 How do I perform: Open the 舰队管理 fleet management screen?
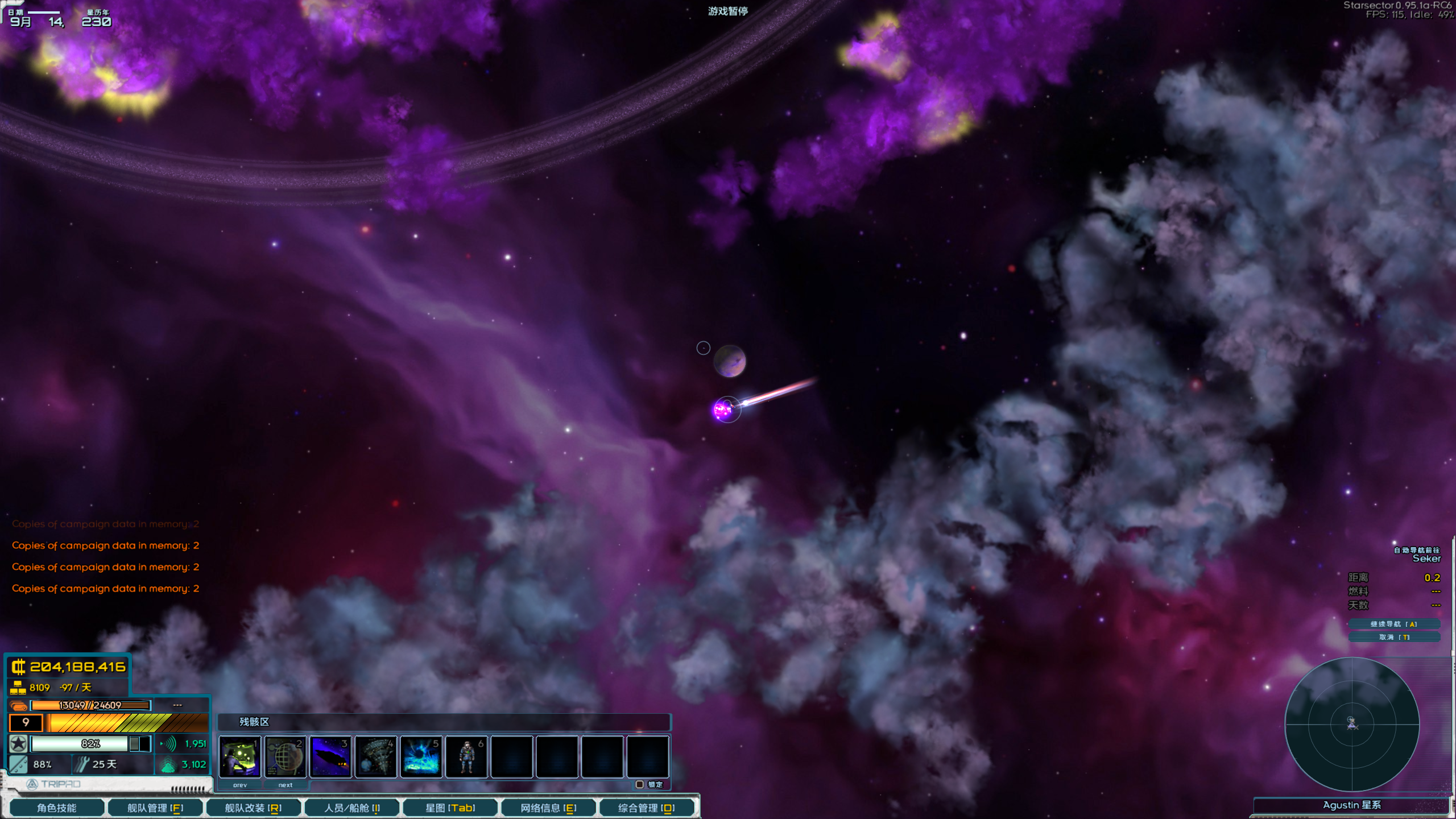[x=155, y=808]
